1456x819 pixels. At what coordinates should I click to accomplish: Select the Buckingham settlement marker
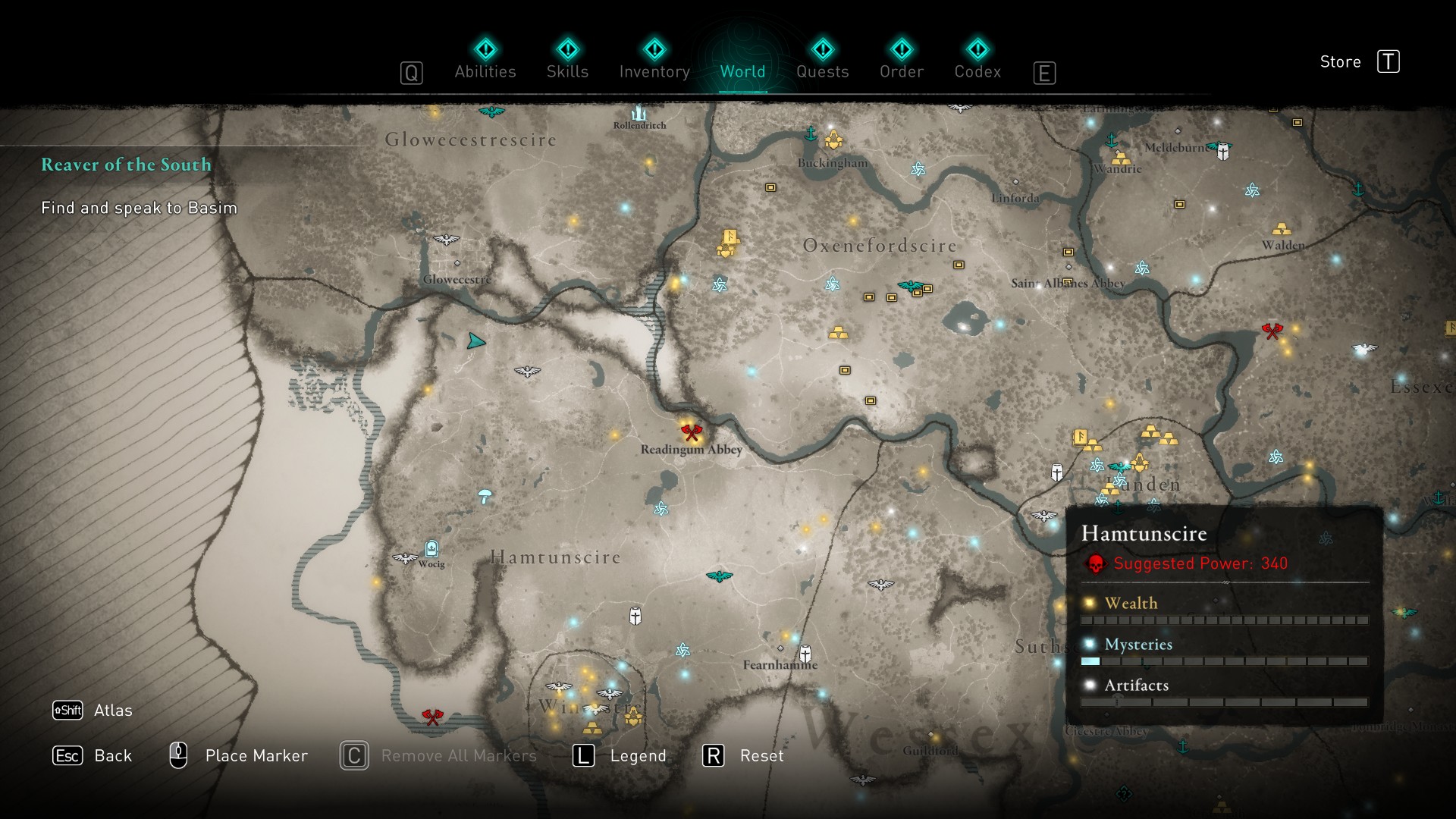pyautogui.click(x=833, y=140)
